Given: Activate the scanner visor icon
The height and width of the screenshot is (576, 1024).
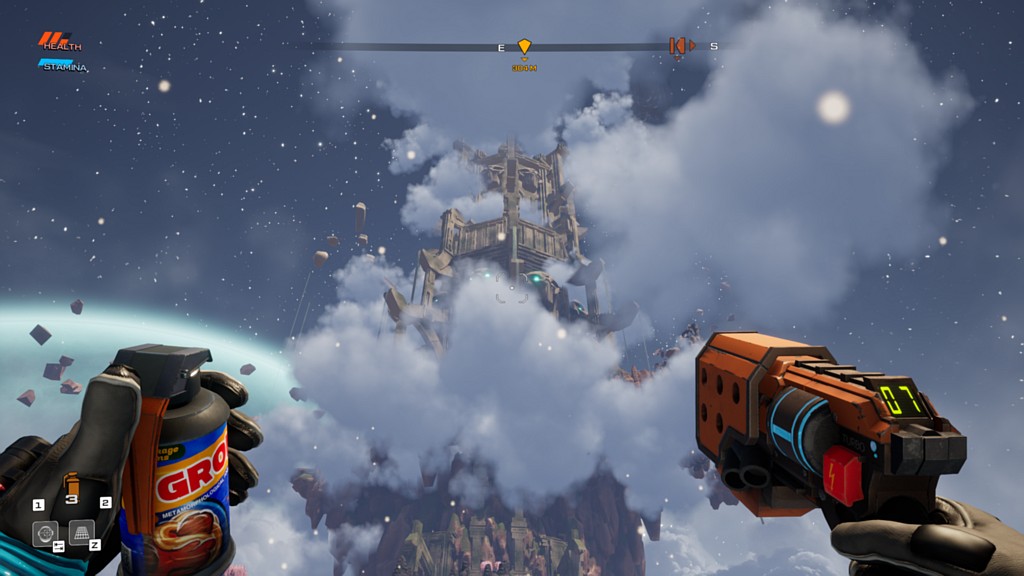Looking at the screenshot, I should click(x=44, y=533).
